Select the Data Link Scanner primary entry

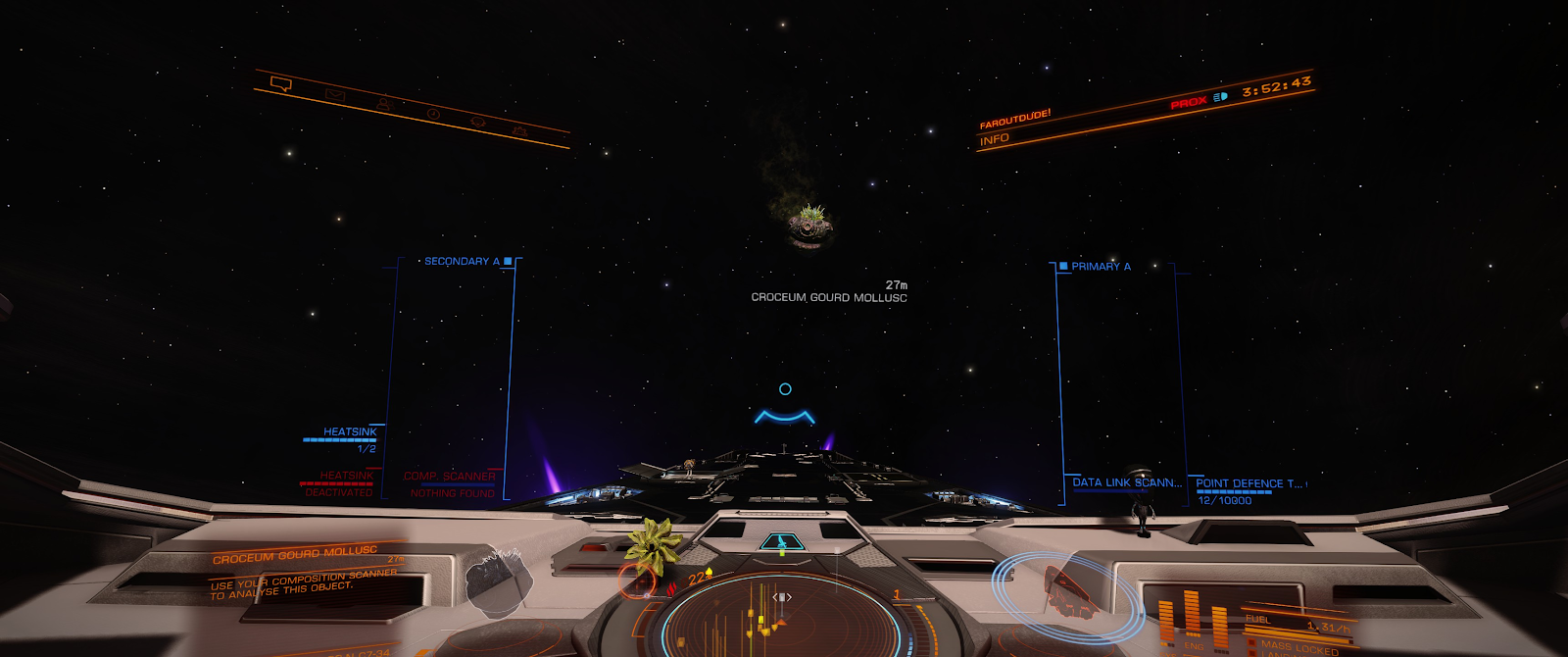pyautogui.click(x=1127, y=482)
